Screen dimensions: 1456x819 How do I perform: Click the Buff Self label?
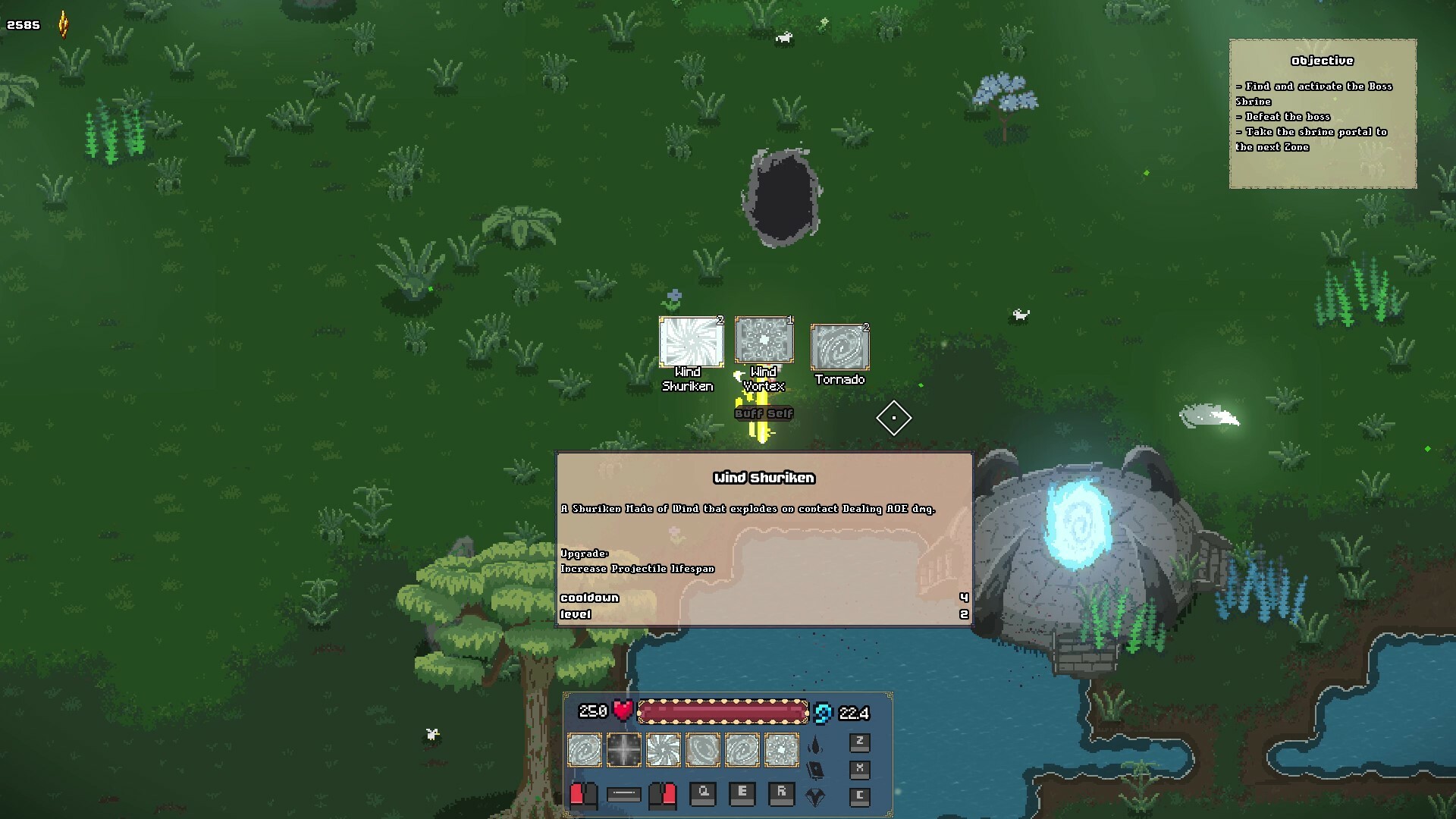(x=763, y=414)
